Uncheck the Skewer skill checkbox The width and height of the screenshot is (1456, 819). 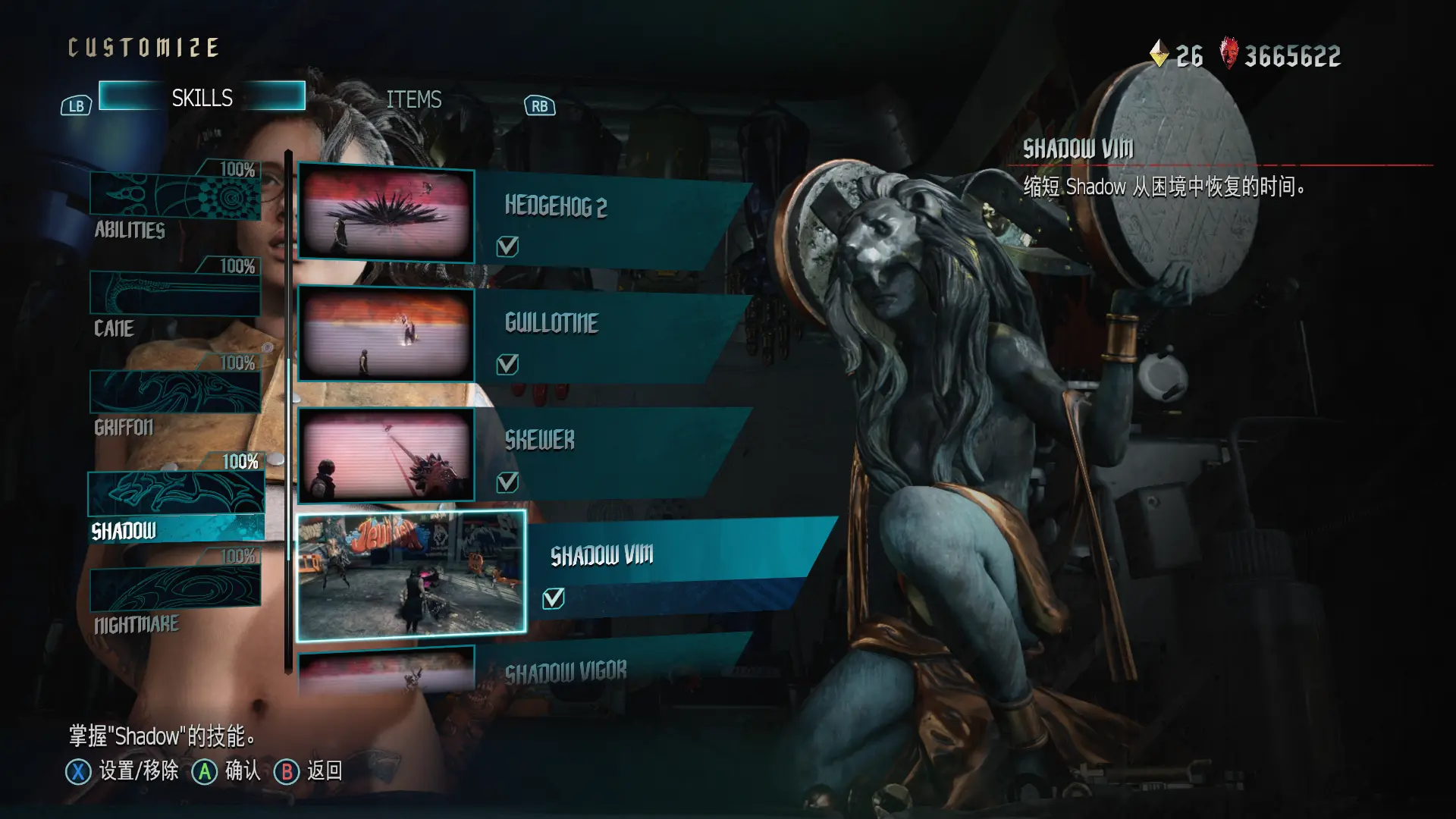coord(507,482)
